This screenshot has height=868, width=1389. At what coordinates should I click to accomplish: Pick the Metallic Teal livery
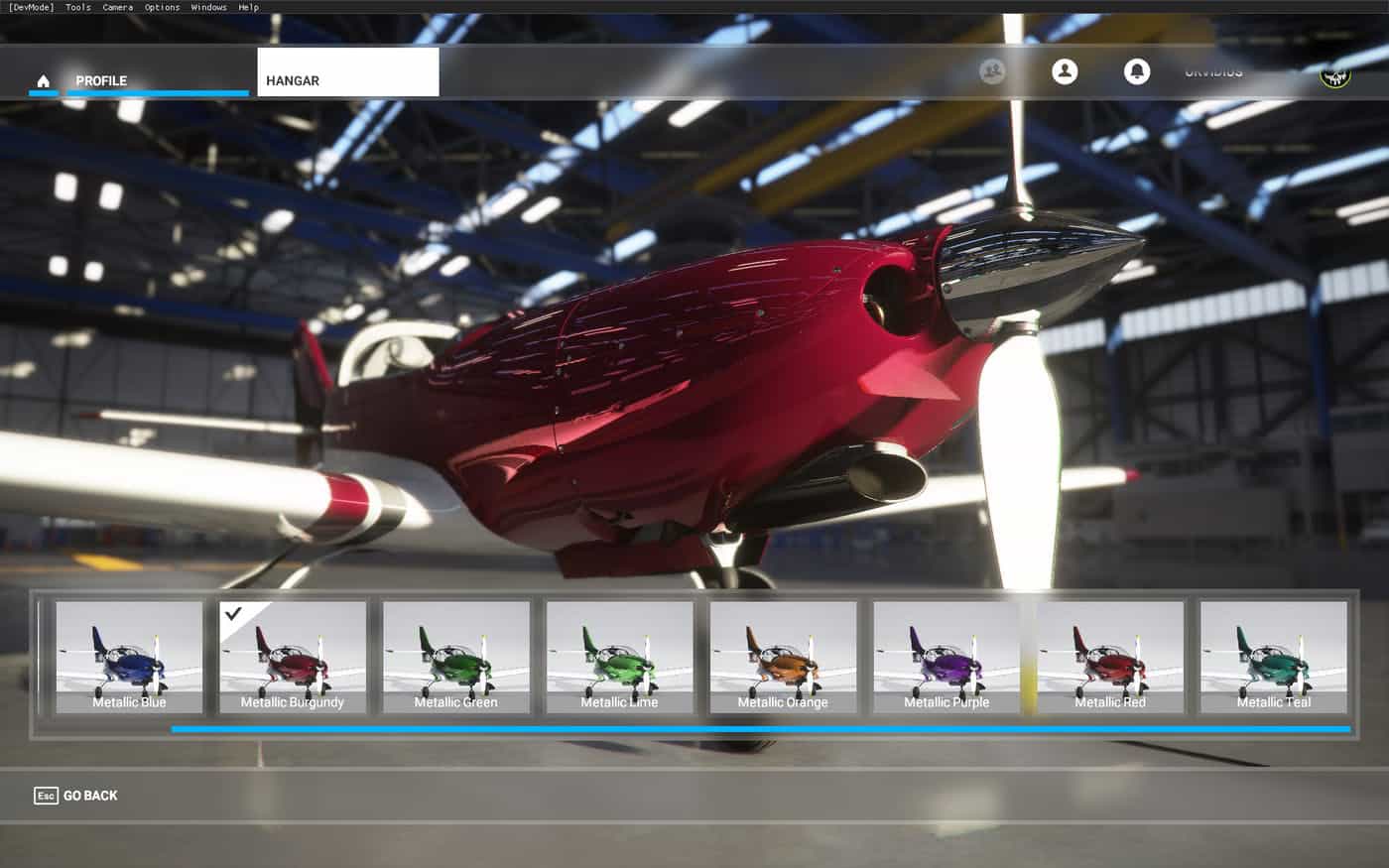(x=1274, y=657)
